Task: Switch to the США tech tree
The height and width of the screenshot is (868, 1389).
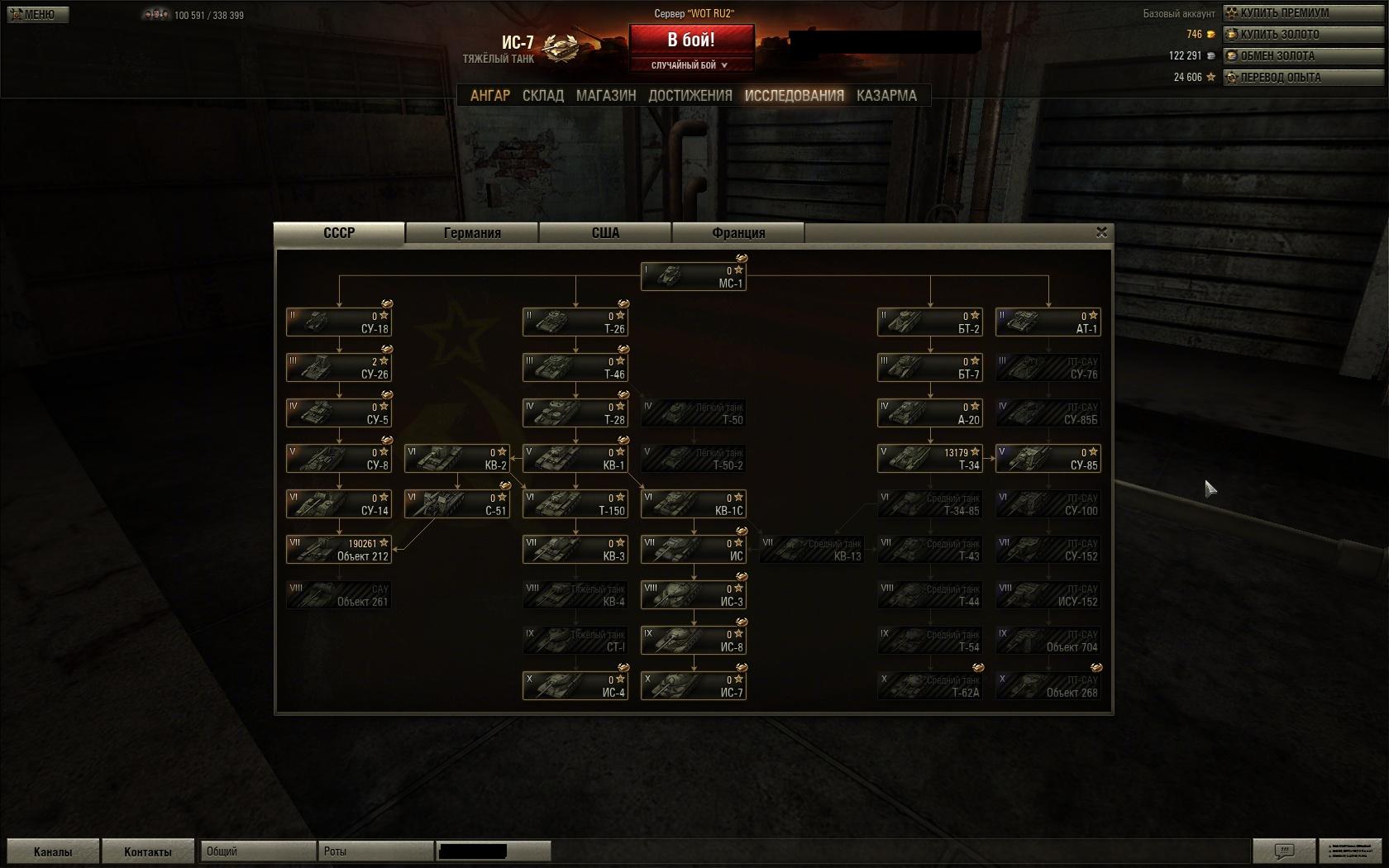Action: (605, 233)
